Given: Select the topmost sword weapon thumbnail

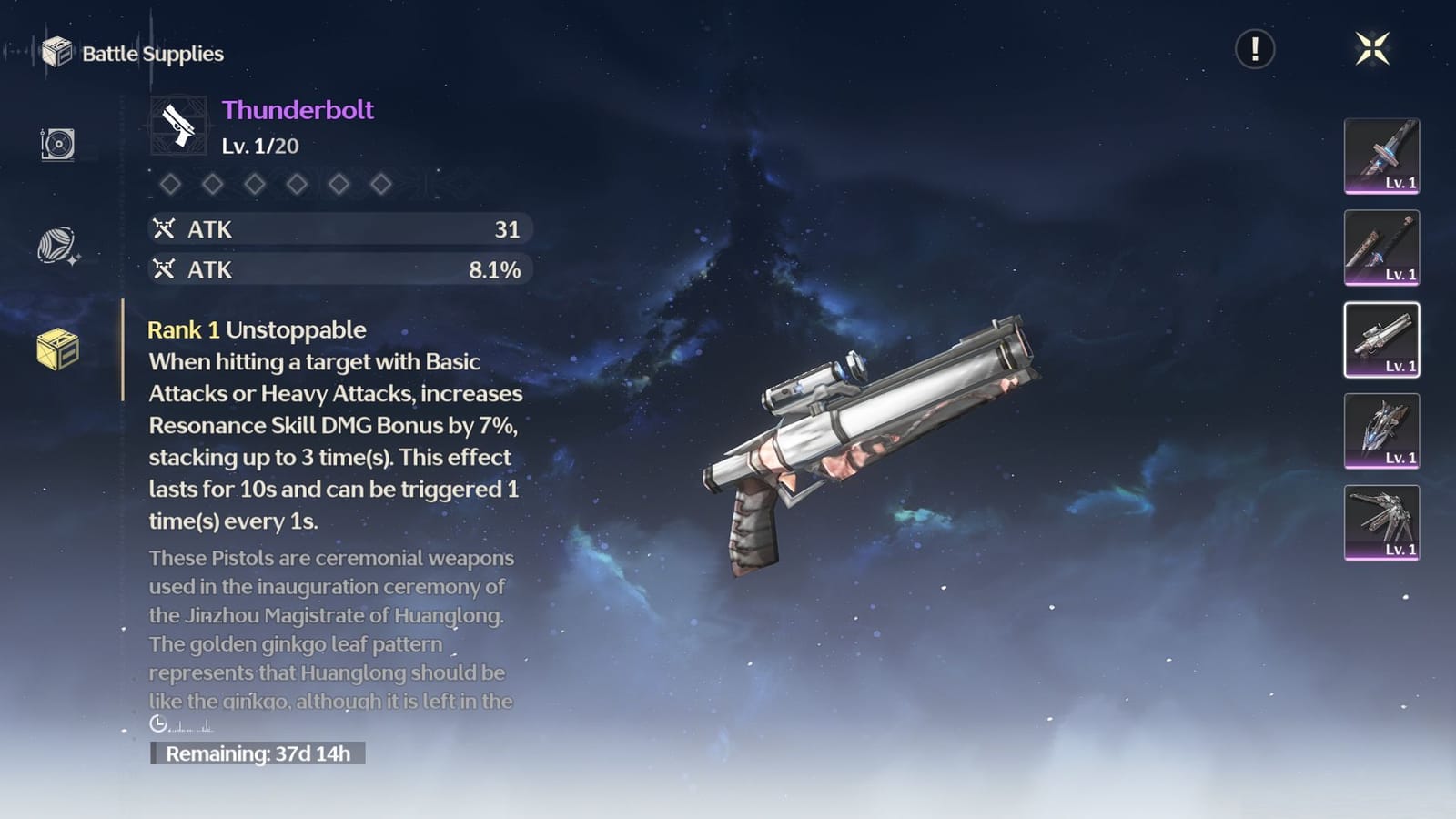Looking at the screenshot, I should [x=1381, y=155].
